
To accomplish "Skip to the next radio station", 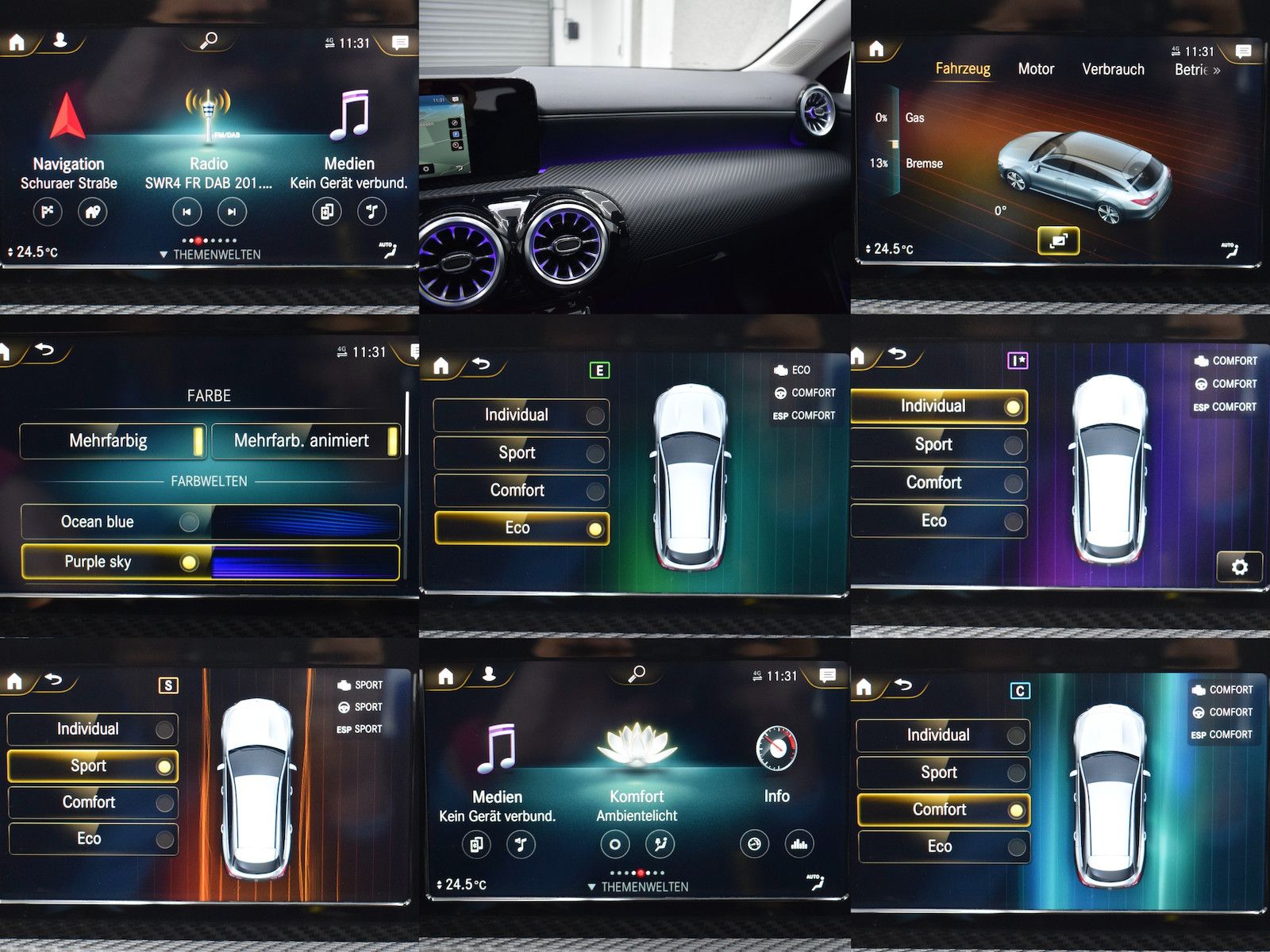I will click(232, 212).
